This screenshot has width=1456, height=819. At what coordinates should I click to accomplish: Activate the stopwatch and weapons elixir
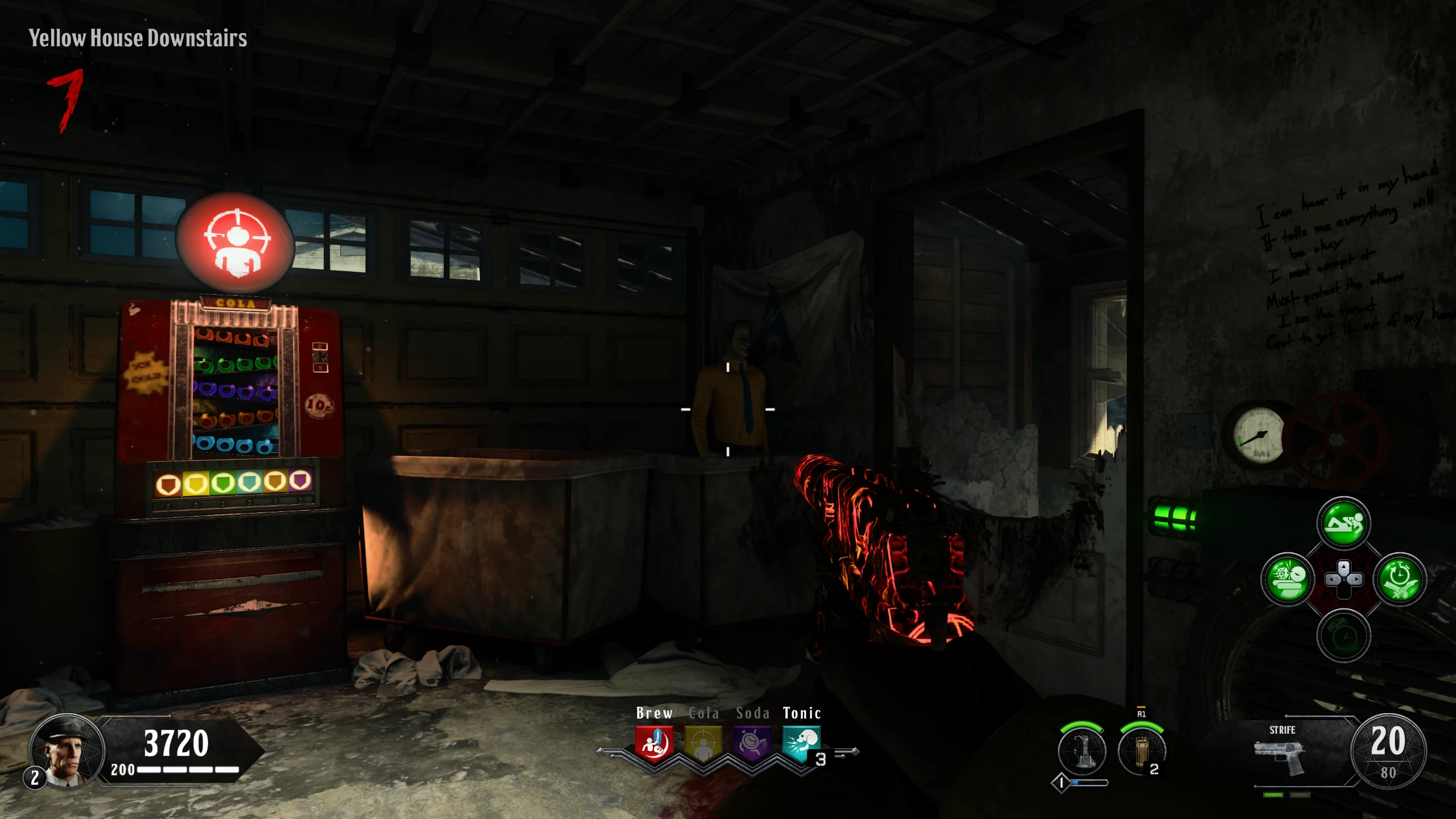point(1400,580)
